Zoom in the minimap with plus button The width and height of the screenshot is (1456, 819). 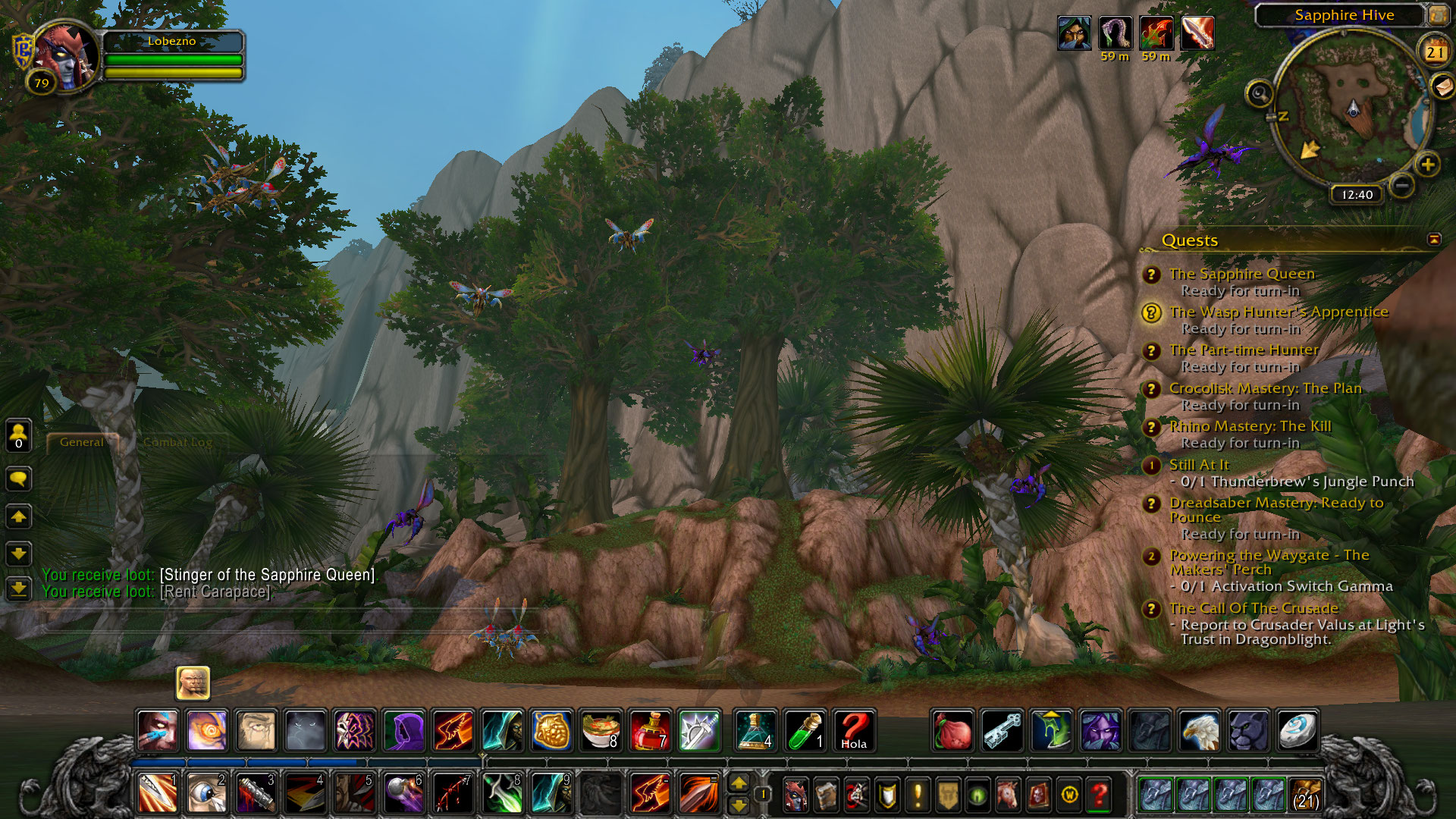point(1427,165)
